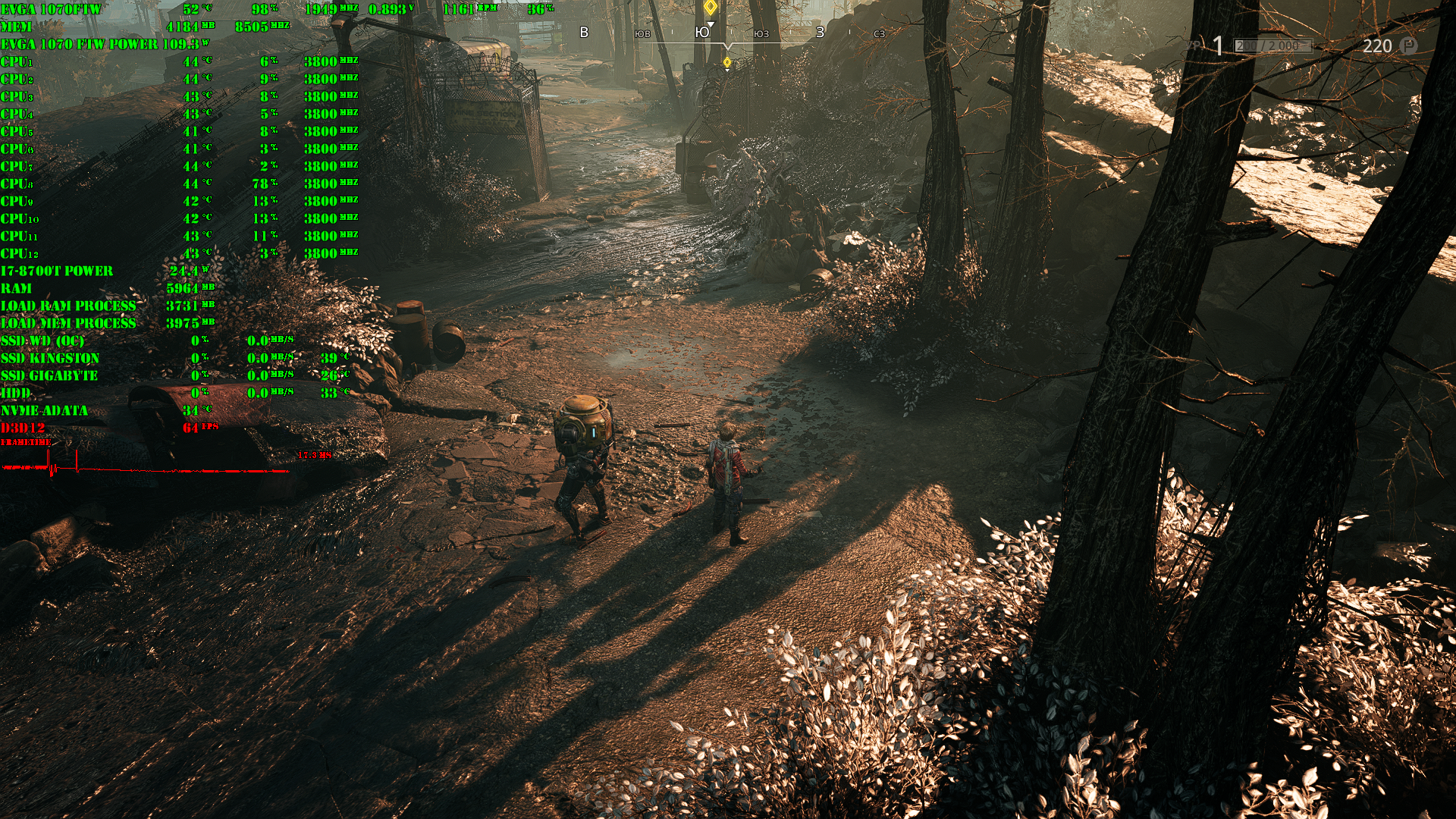Click the yellow diamond quest marker on the compass

point(711,8)
